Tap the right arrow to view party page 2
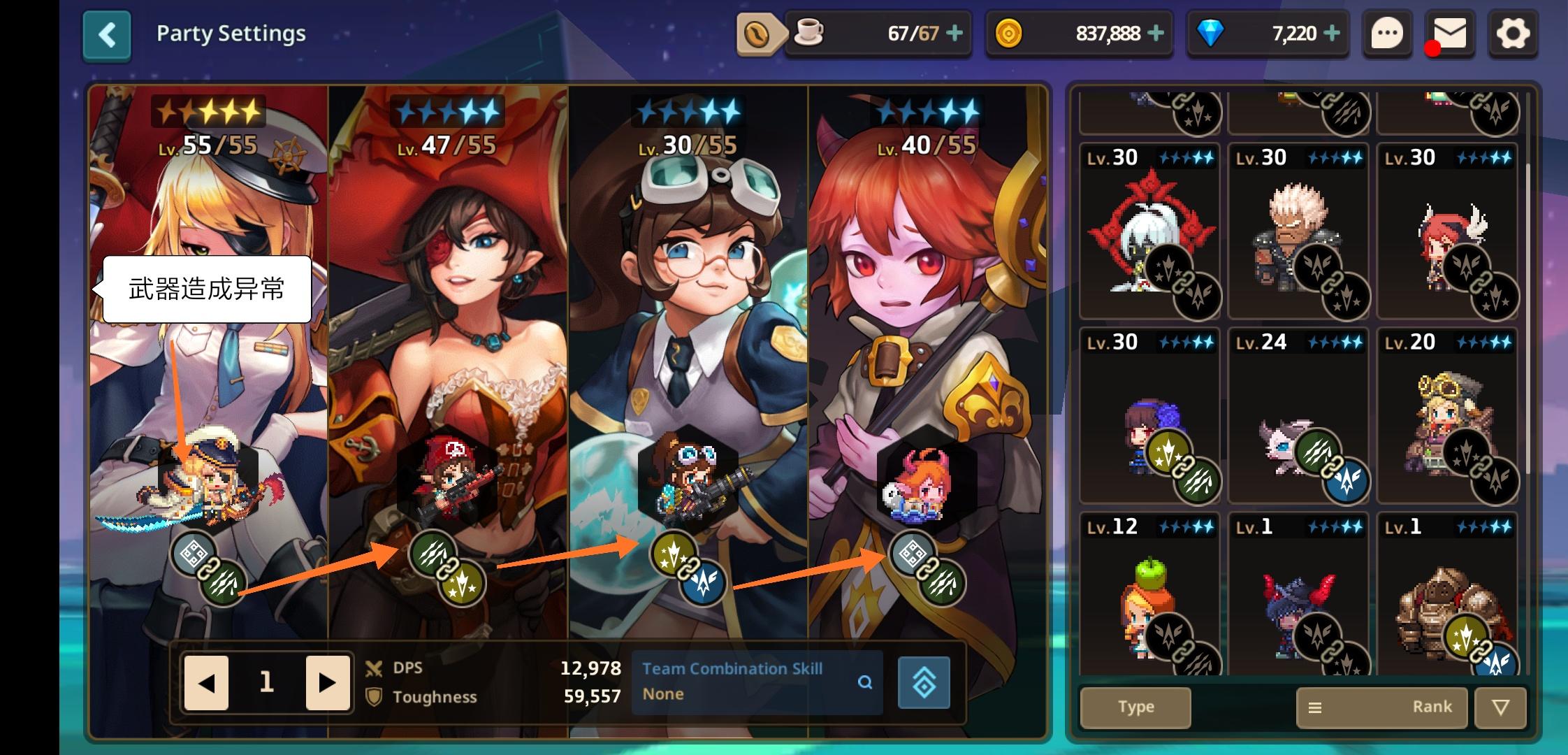The height and width of the screenshot is (755, 1568). point(326,683)
